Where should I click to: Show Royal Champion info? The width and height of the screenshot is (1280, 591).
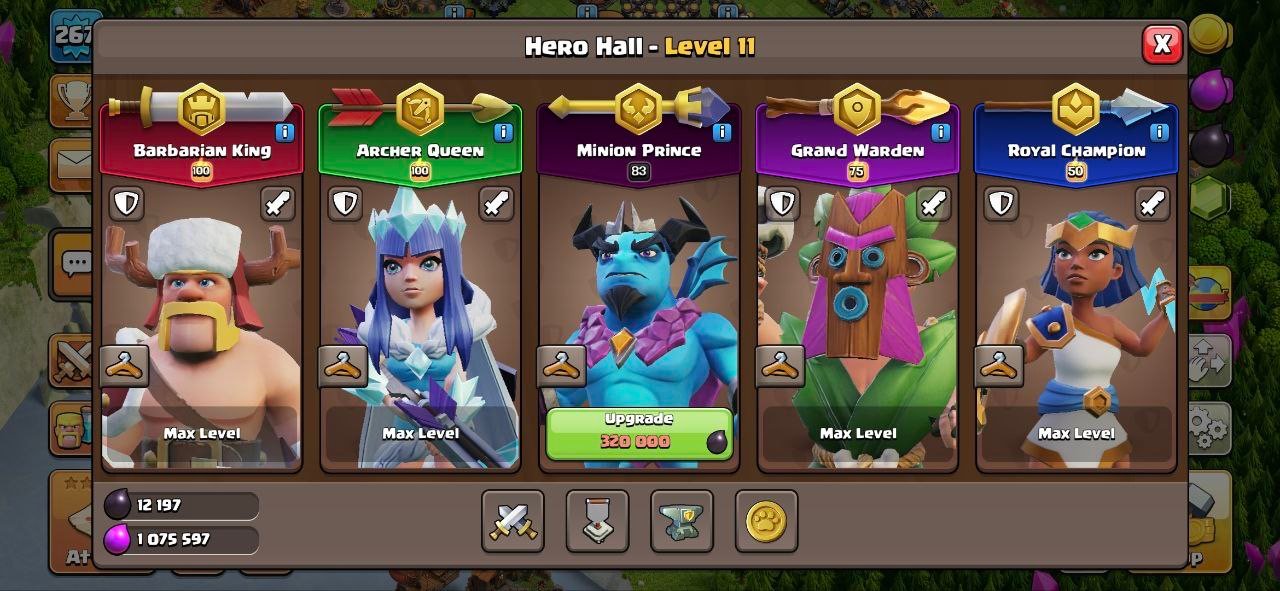pos(1159,131)
